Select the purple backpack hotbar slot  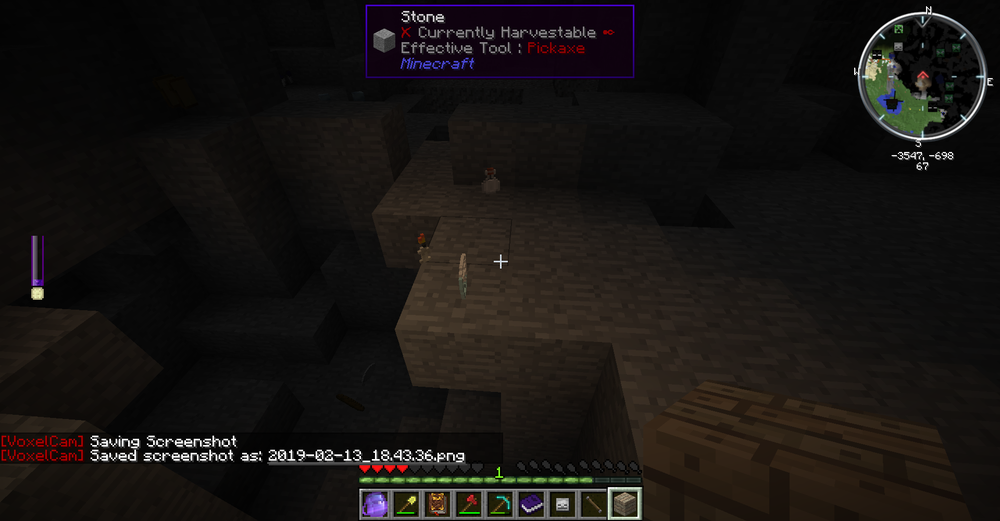pos(374,505)
